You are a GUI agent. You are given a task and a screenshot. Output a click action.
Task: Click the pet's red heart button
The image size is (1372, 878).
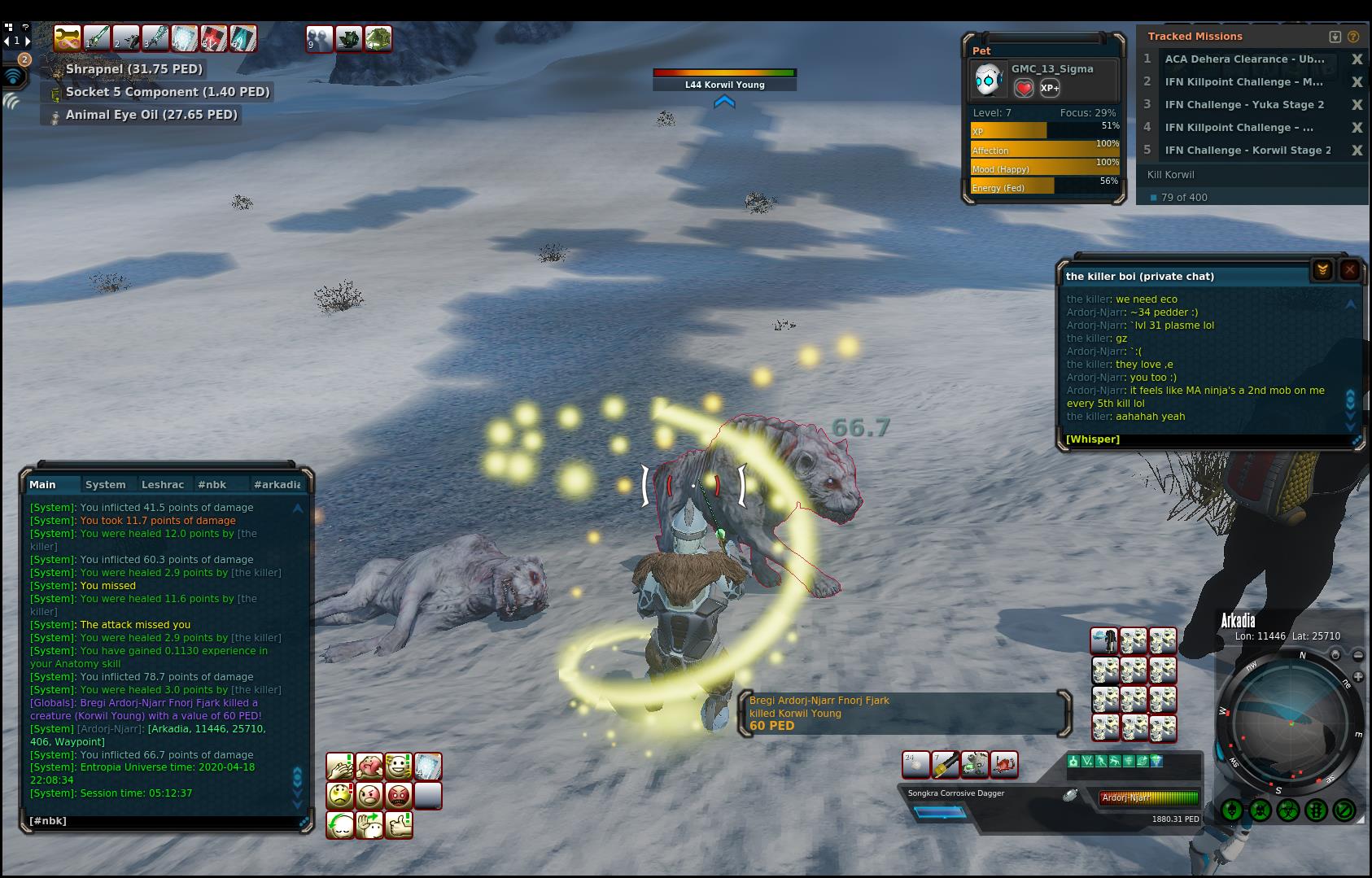pyautogui.click(x=1024, y=88)
